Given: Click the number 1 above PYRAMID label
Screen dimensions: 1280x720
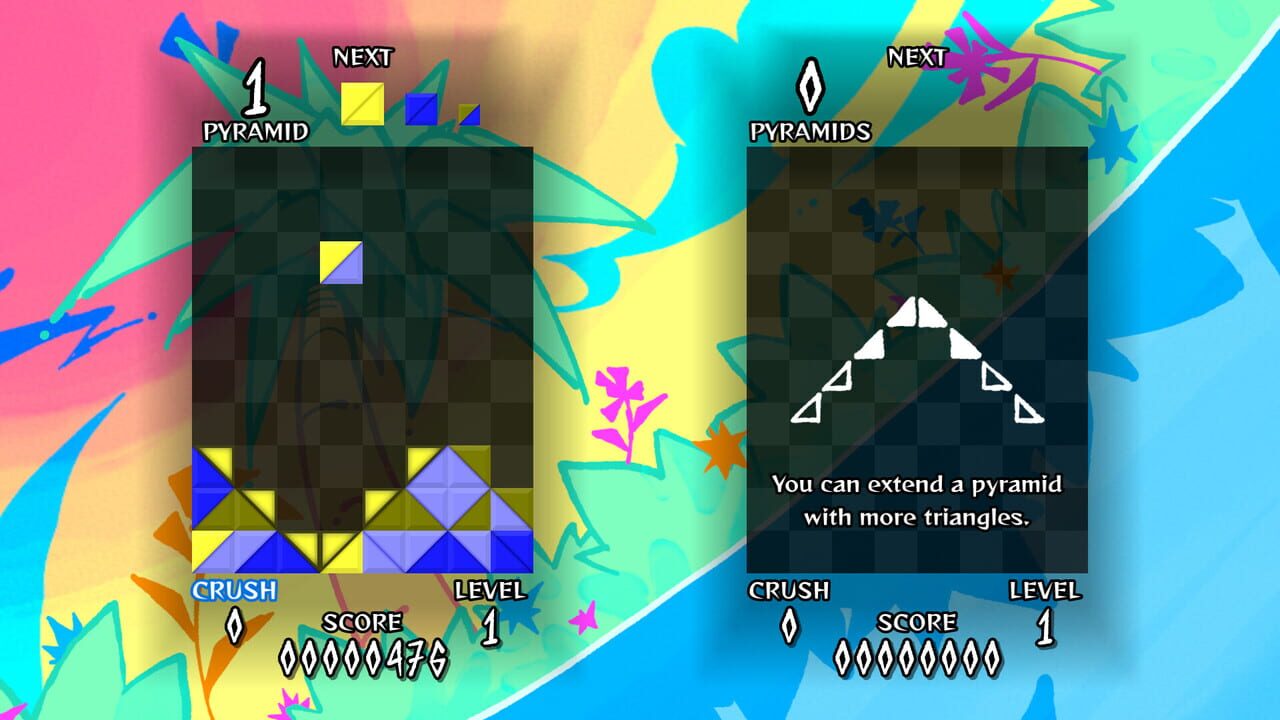Looking at the screenshot, I should coord(256,91).
